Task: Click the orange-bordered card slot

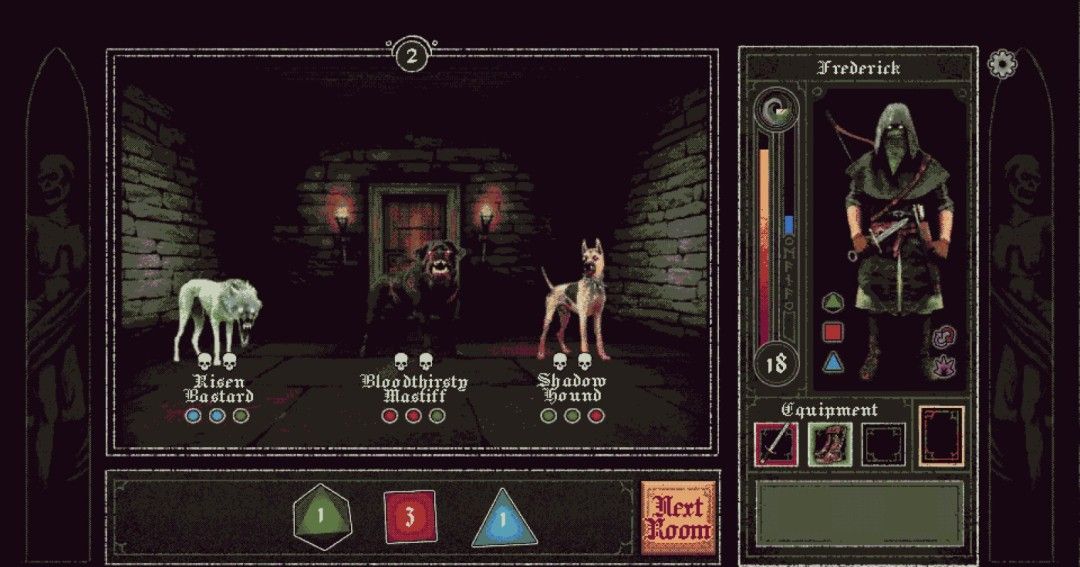Action: click(941, 436)
